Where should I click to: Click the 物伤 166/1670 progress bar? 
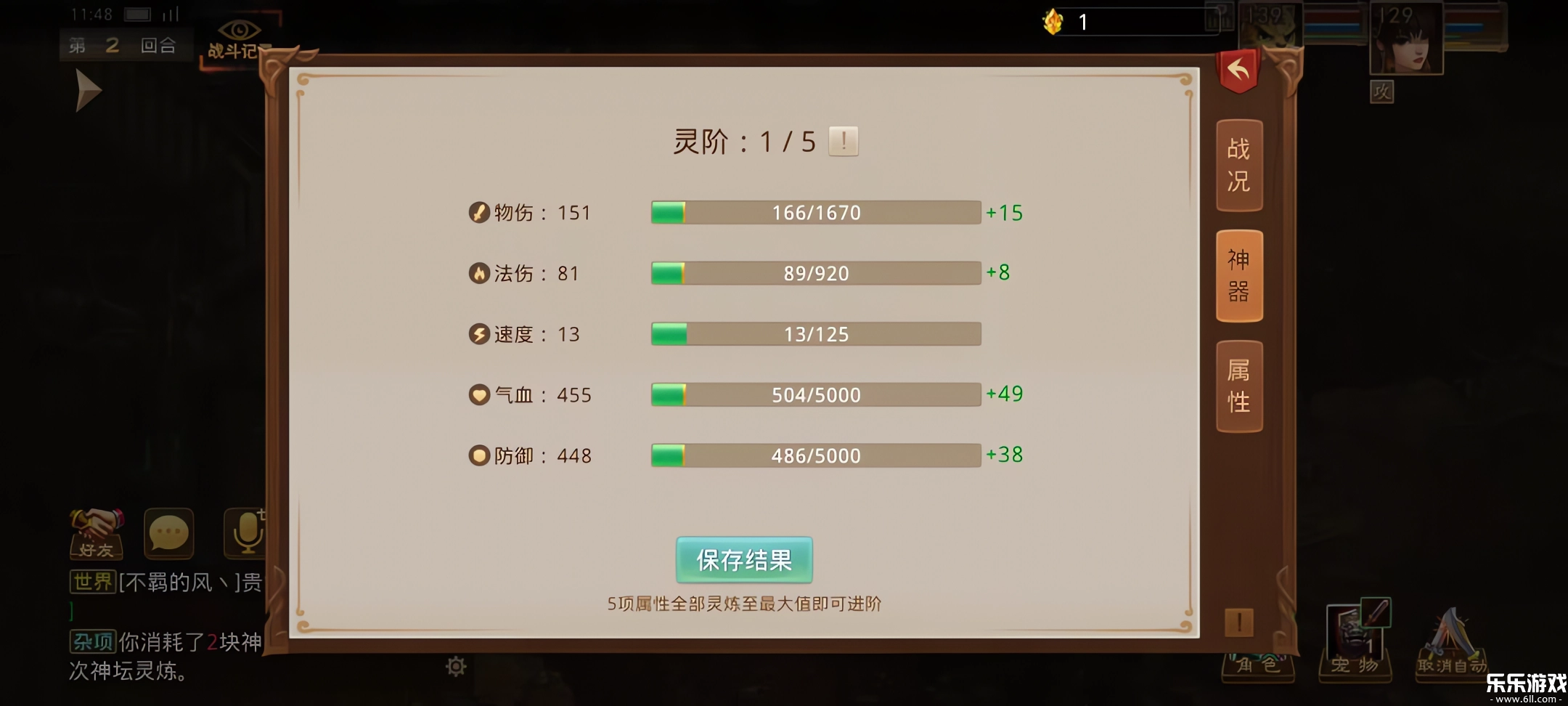(x=816, y=212)
